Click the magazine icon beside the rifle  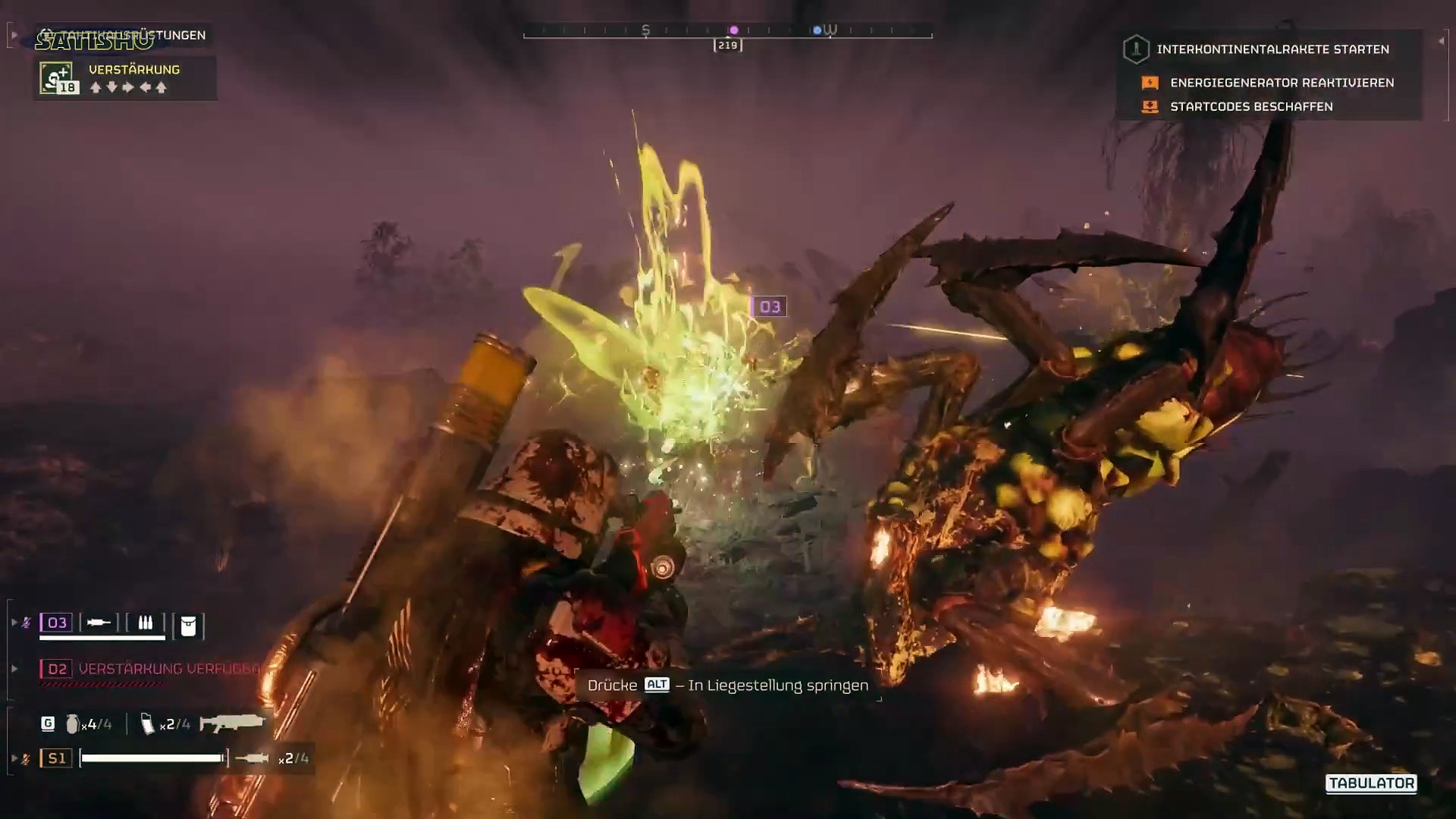tap(148, 724)
